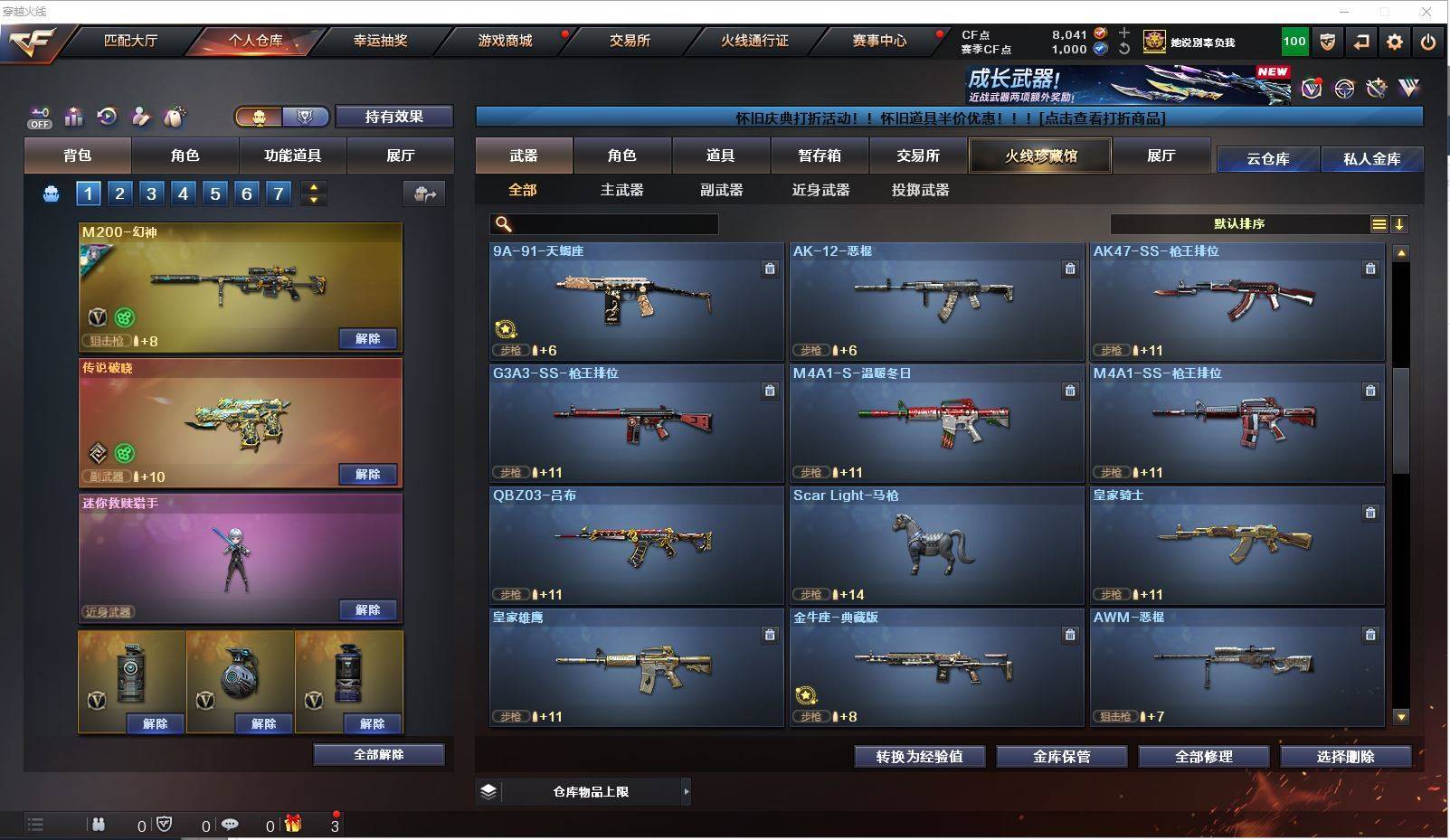Activate the 选择删除 button

click(x=1345, y=757)
